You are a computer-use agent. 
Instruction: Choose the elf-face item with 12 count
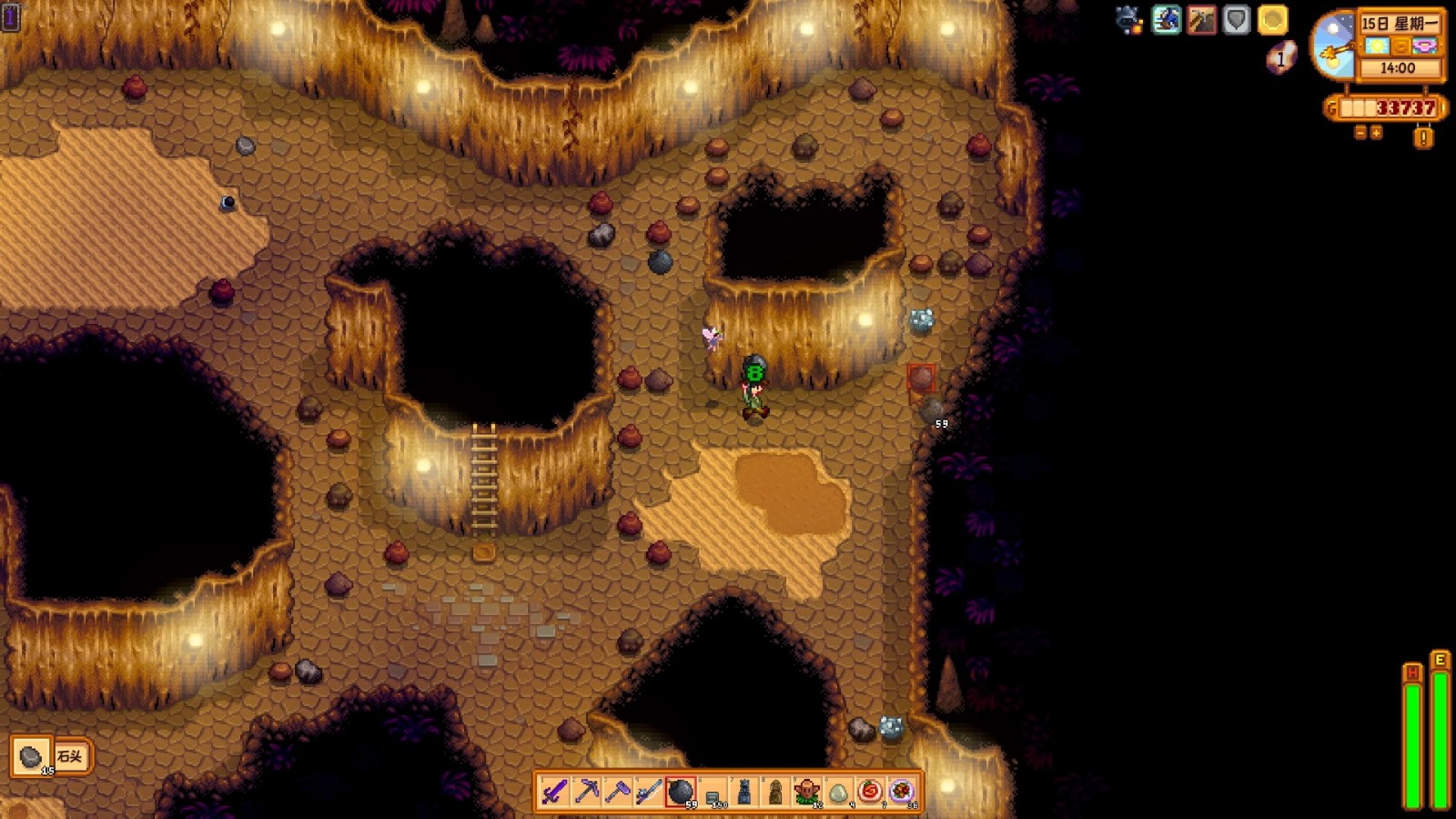coord(806,792)
